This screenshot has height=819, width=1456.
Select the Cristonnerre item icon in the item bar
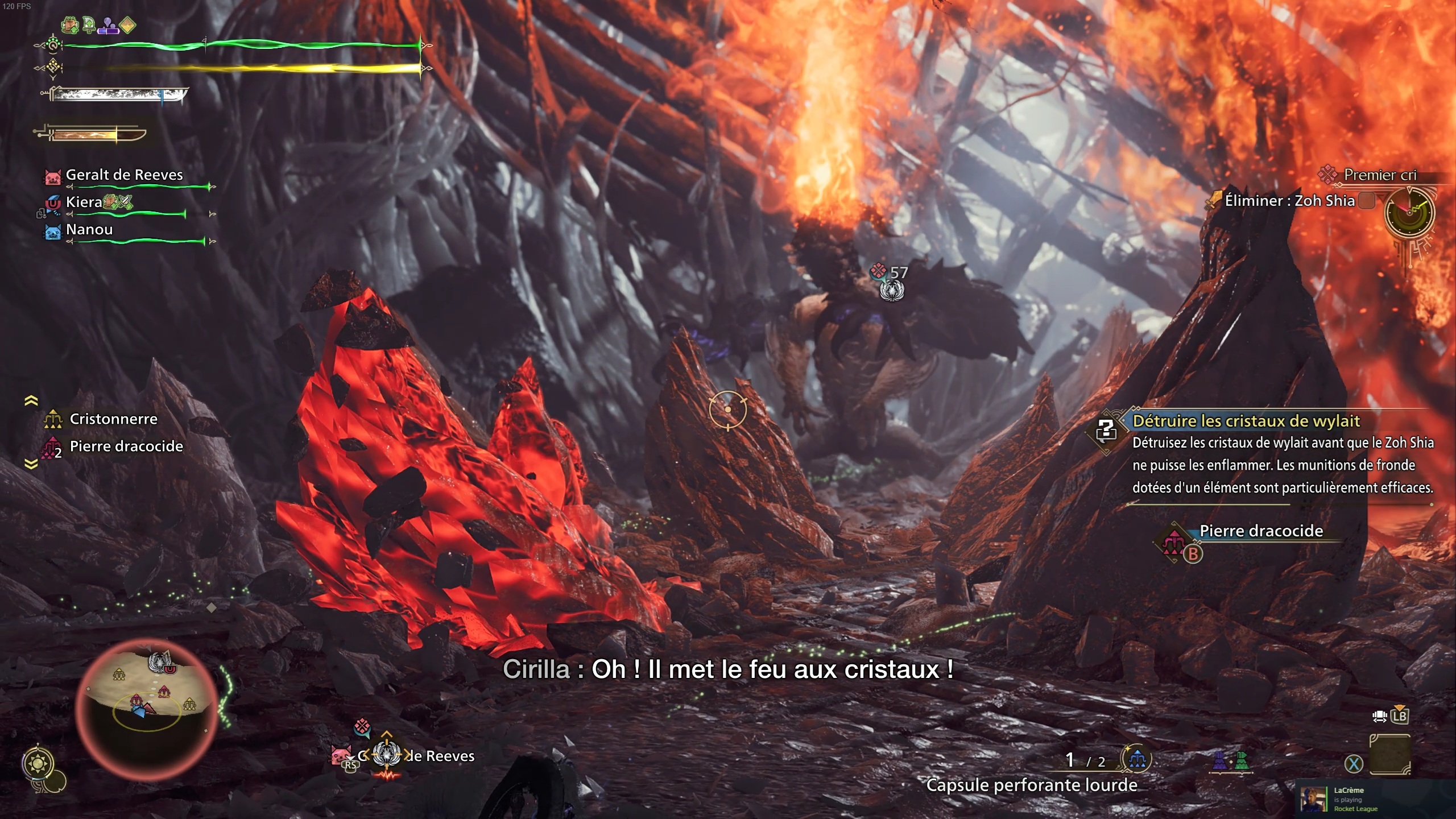53,419
